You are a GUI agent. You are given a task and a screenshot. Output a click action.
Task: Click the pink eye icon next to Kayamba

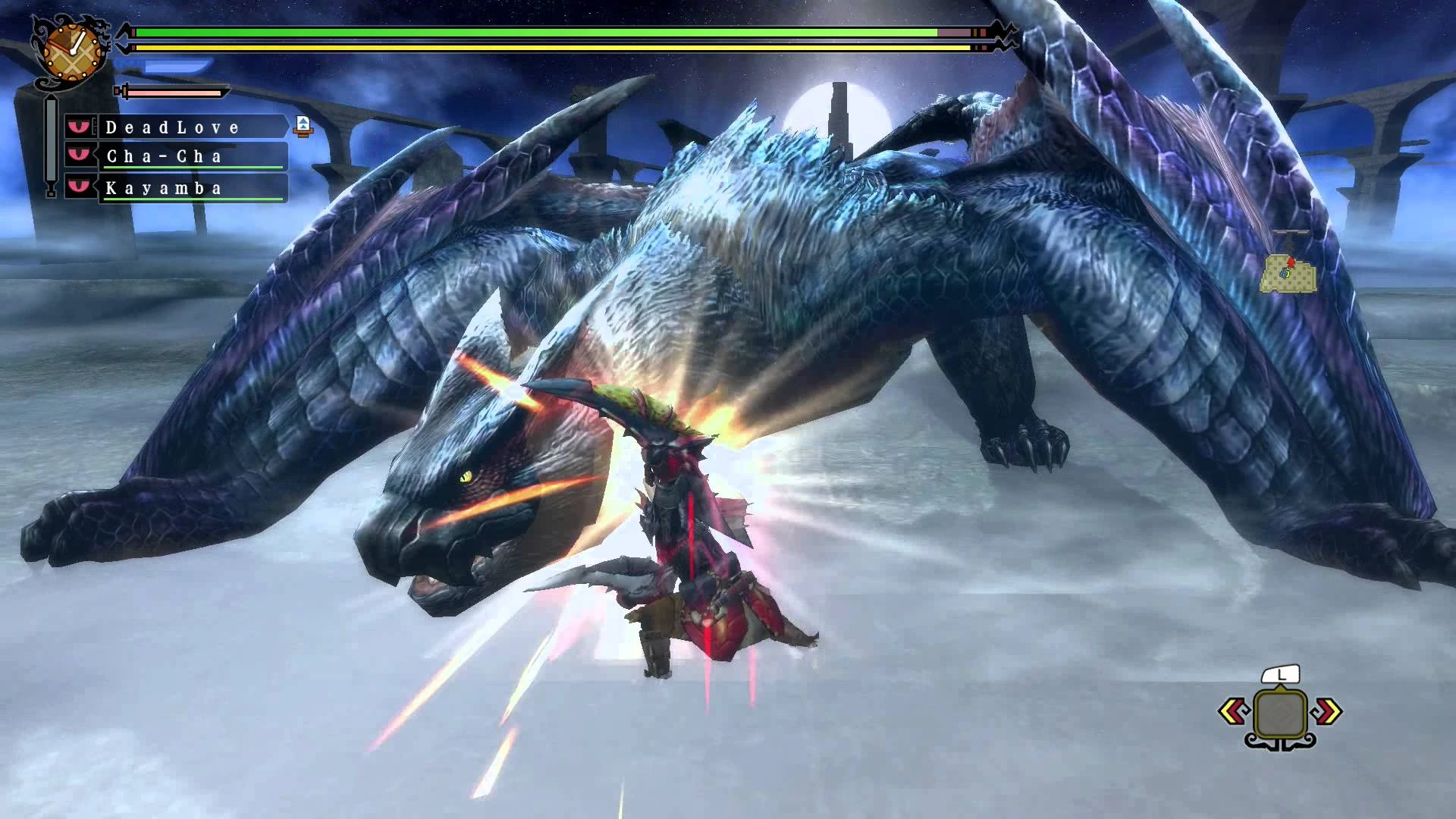point(80,187)
